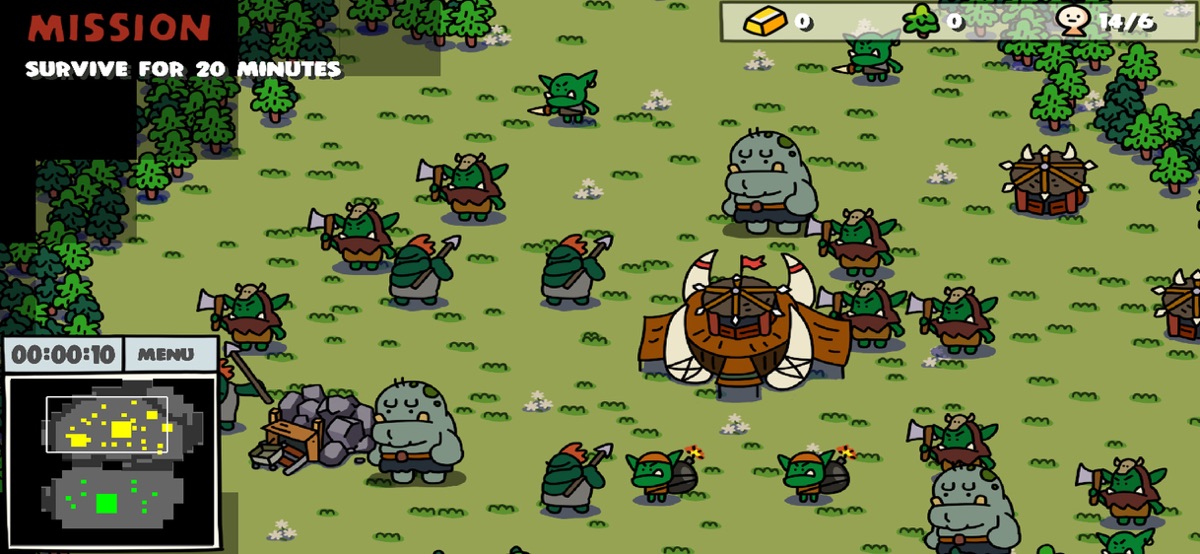Click the minimap panel
Screen dimensions: 1200x554
click(x=111, y=462)
